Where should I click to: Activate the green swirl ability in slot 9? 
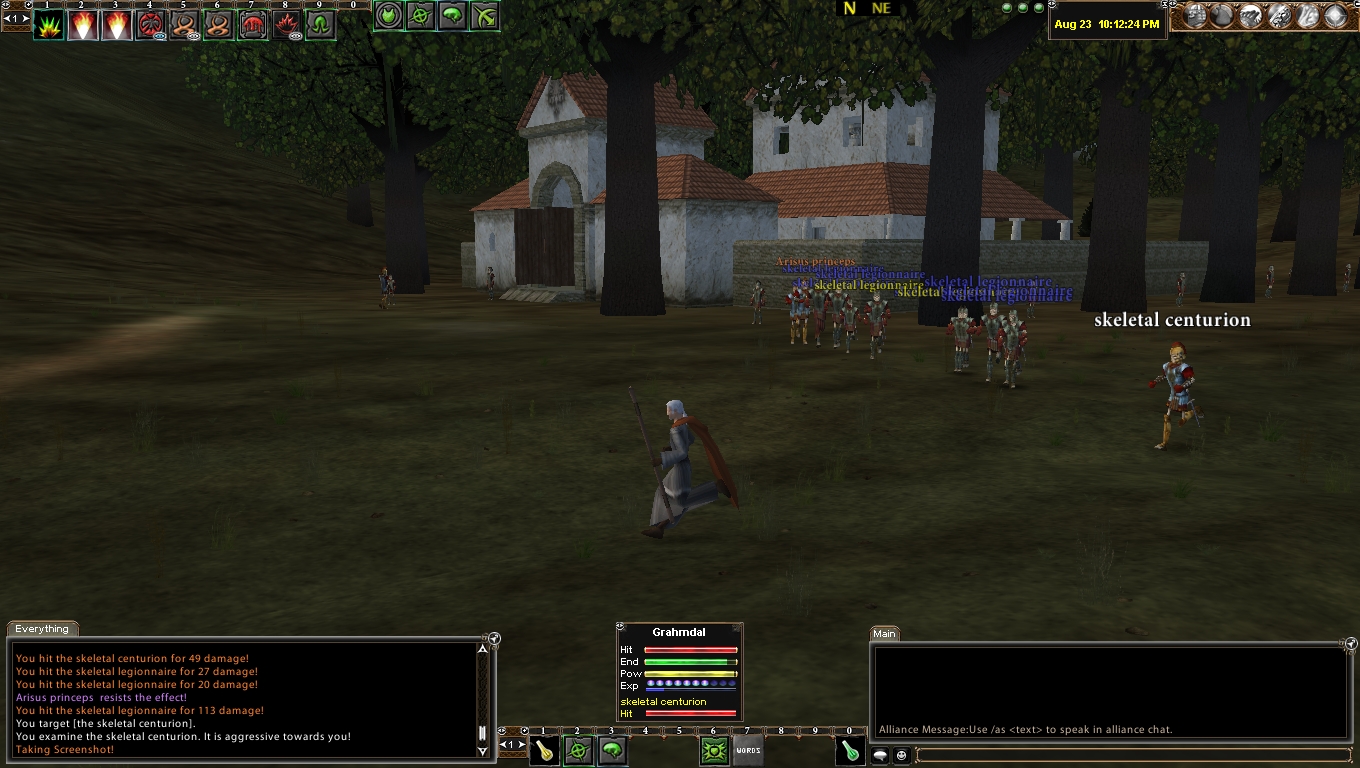(320, 25)
